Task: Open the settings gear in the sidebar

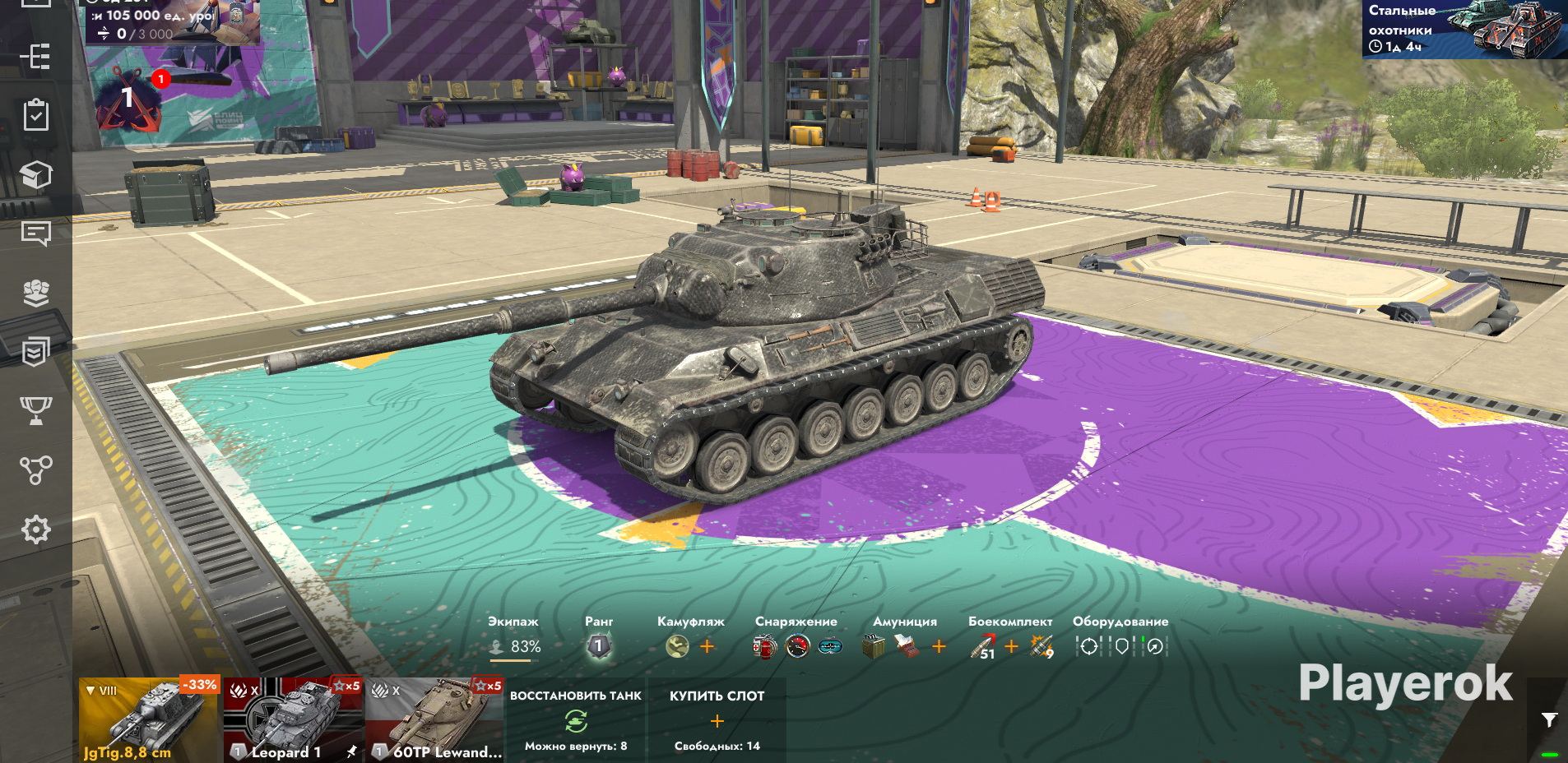Action: [x=35, y=529]
